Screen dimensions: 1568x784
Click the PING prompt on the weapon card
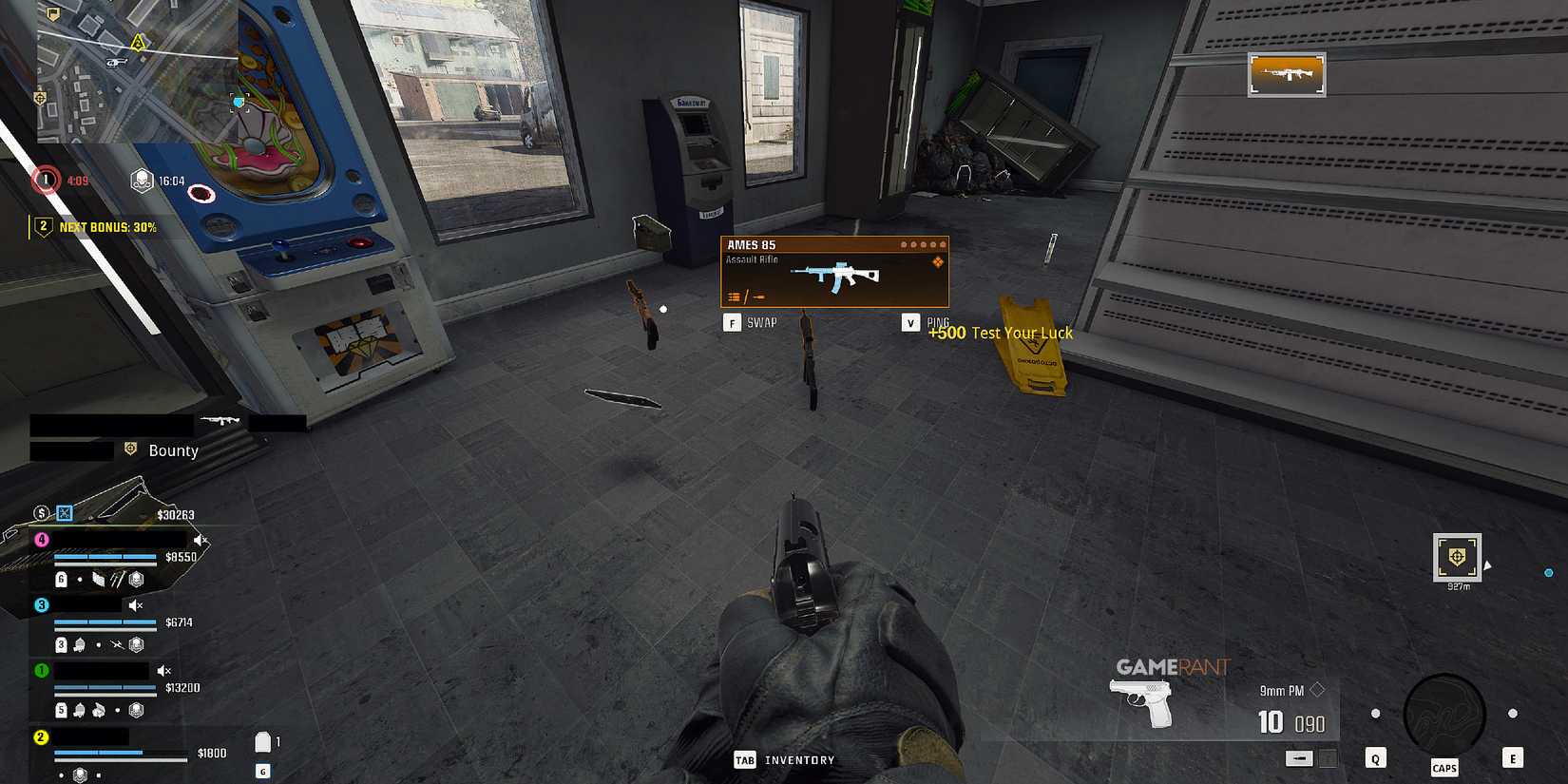(x=938, y=321)
